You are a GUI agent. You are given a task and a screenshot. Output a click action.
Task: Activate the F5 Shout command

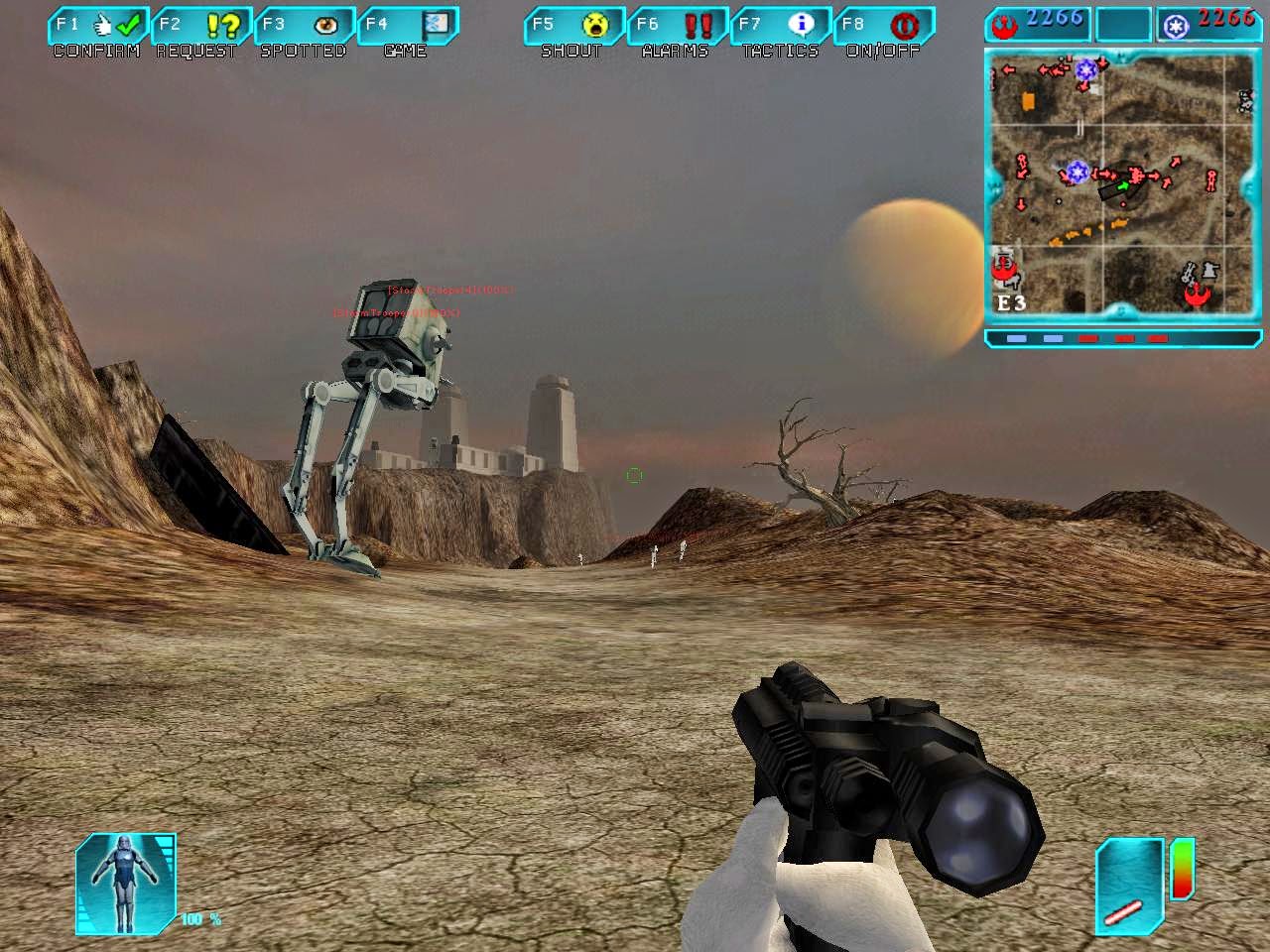click(x=572, y=26)
